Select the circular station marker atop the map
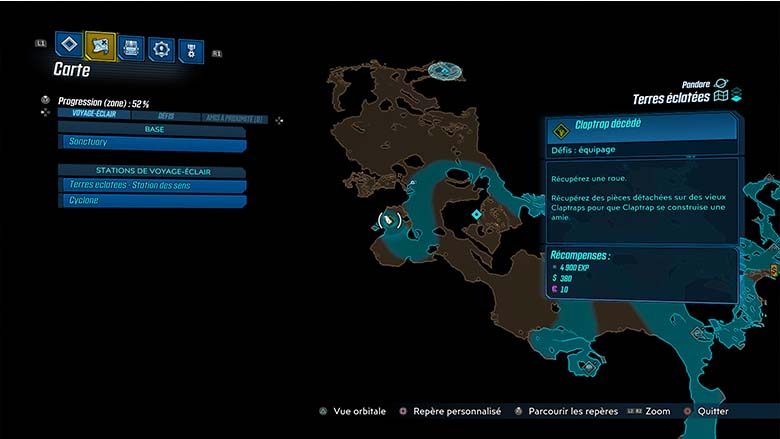The image size is (780, 439). coord(446,71)
